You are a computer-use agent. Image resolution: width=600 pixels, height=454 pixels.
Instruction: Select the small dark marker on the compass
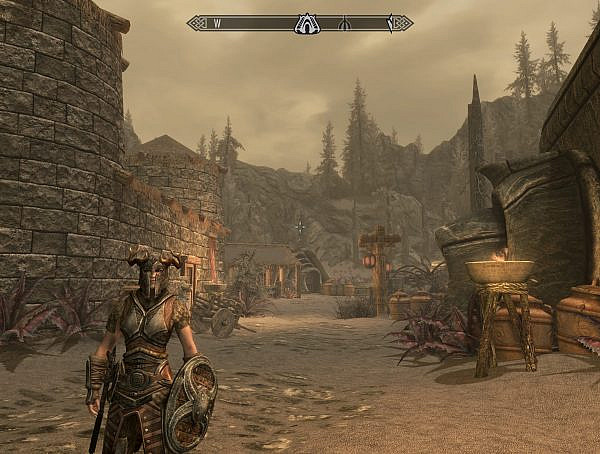pyautogui.click(x=344, y=23)
